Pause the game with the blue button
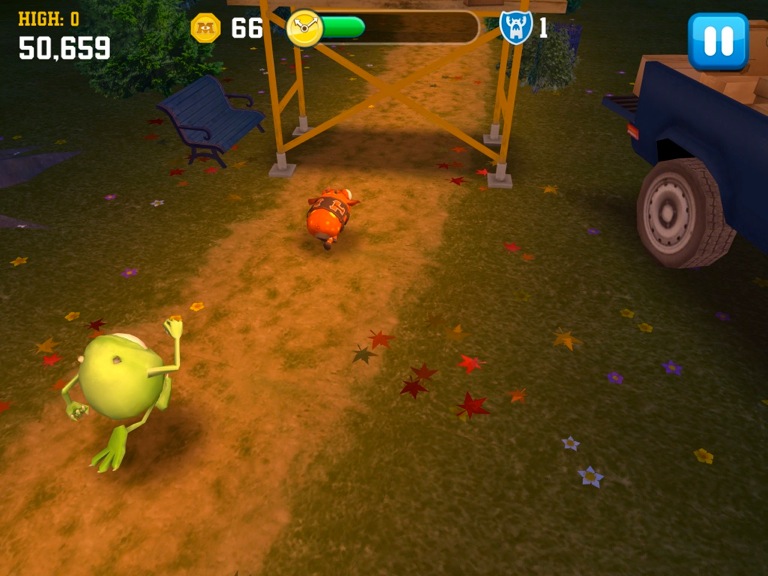 718,41
